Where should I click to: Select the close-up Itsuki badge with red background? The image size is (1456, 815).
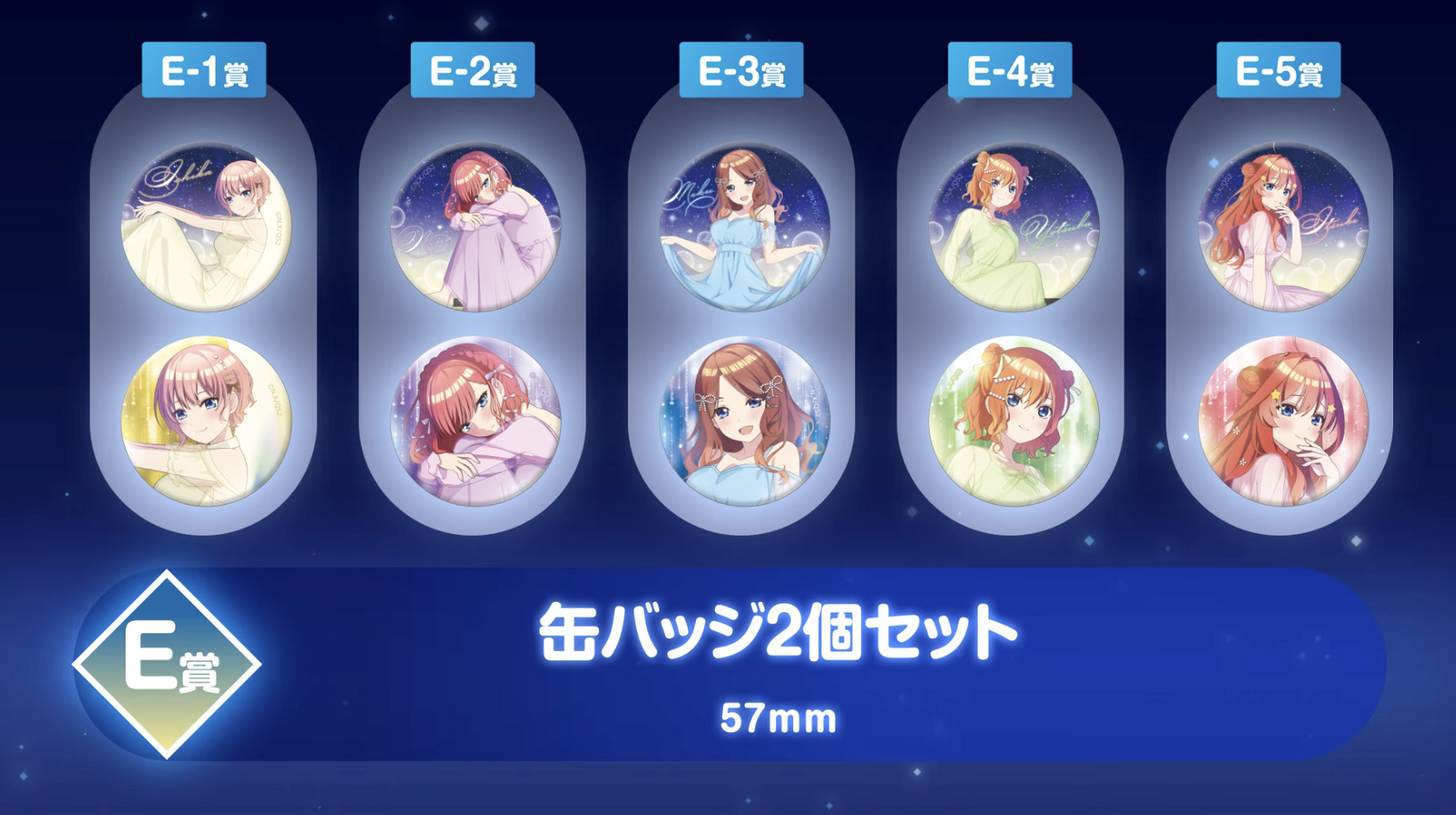[x=1283, y=422]
